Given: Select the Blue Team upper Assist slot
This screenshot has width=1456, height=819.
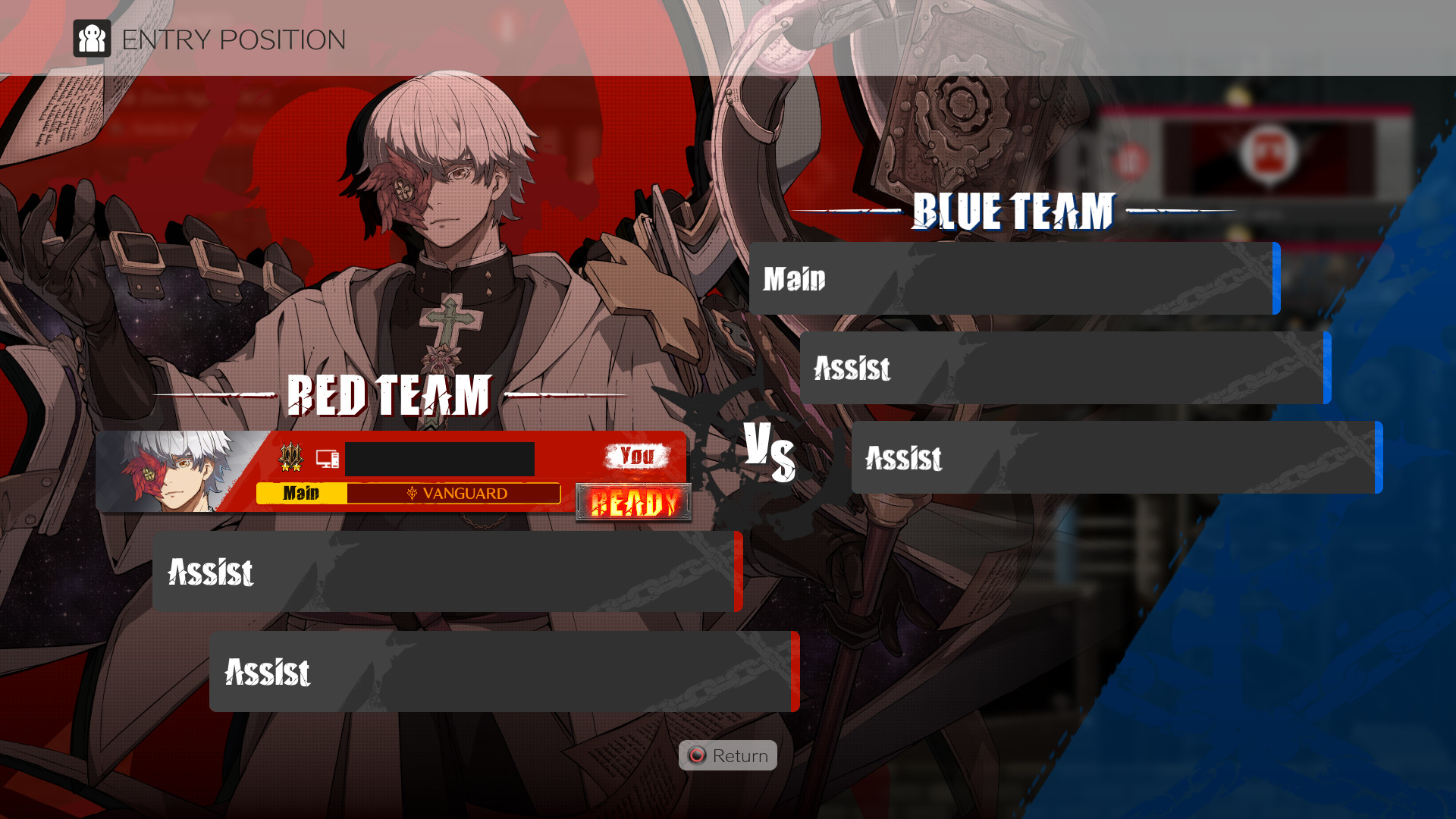Looking at the screenshot, I should (1065, 369).
